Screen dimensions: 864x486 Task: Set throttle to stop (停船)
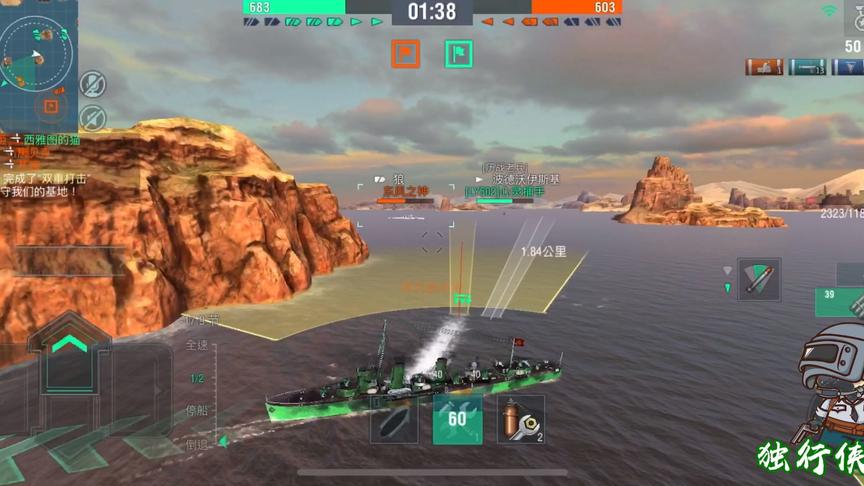point(197,410)
